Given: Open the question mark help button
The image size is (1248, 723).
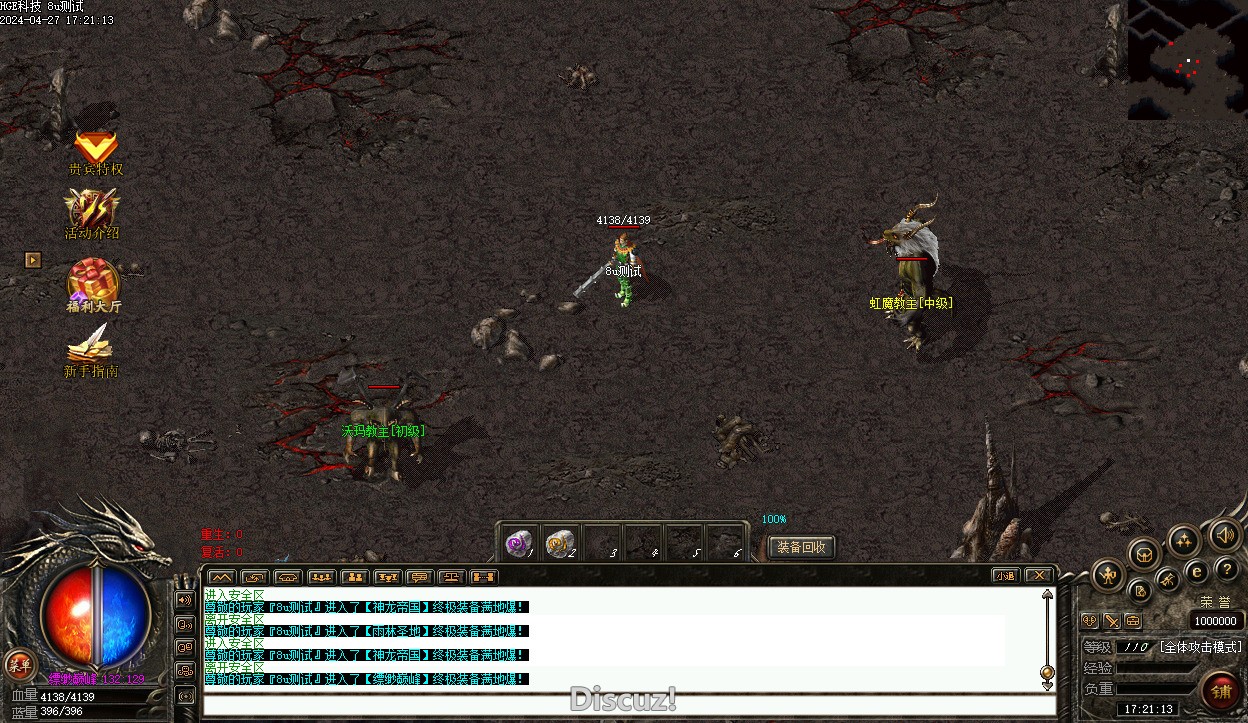Looking at the screenshot, I should (1226, 569).
